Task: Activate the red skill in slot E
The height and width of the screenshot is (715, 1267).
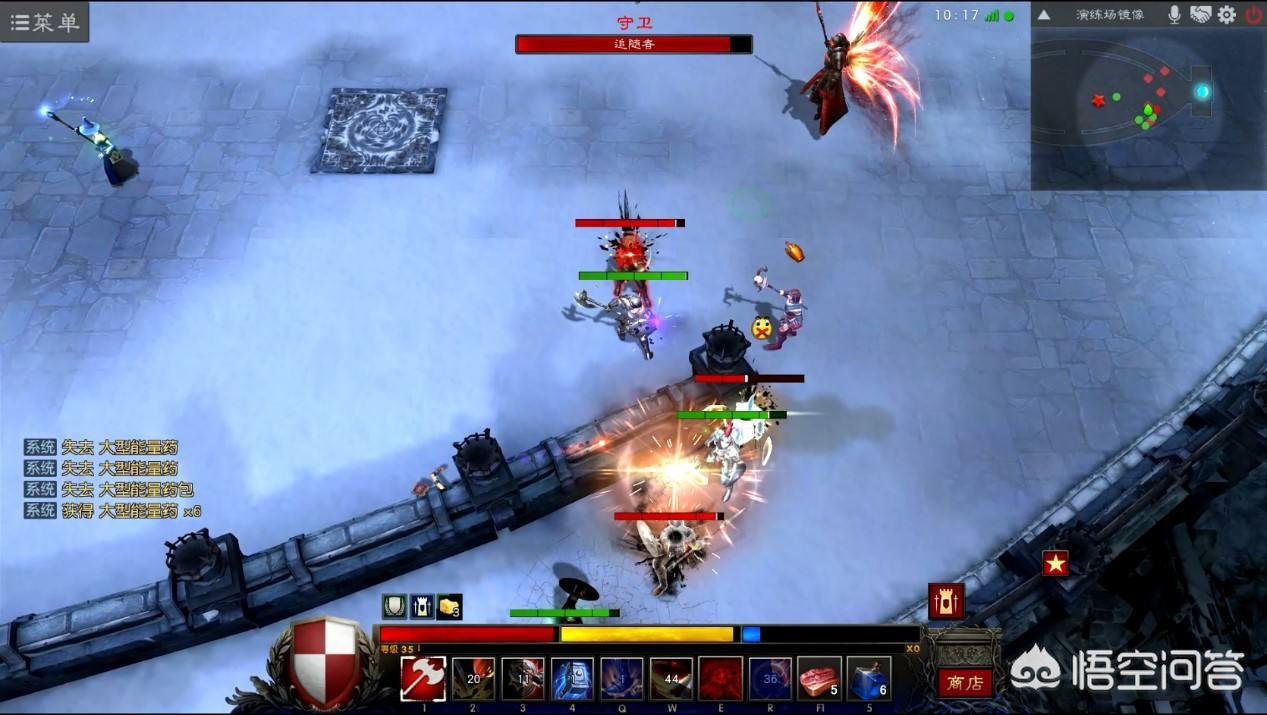Action: (x=720, y=678)
